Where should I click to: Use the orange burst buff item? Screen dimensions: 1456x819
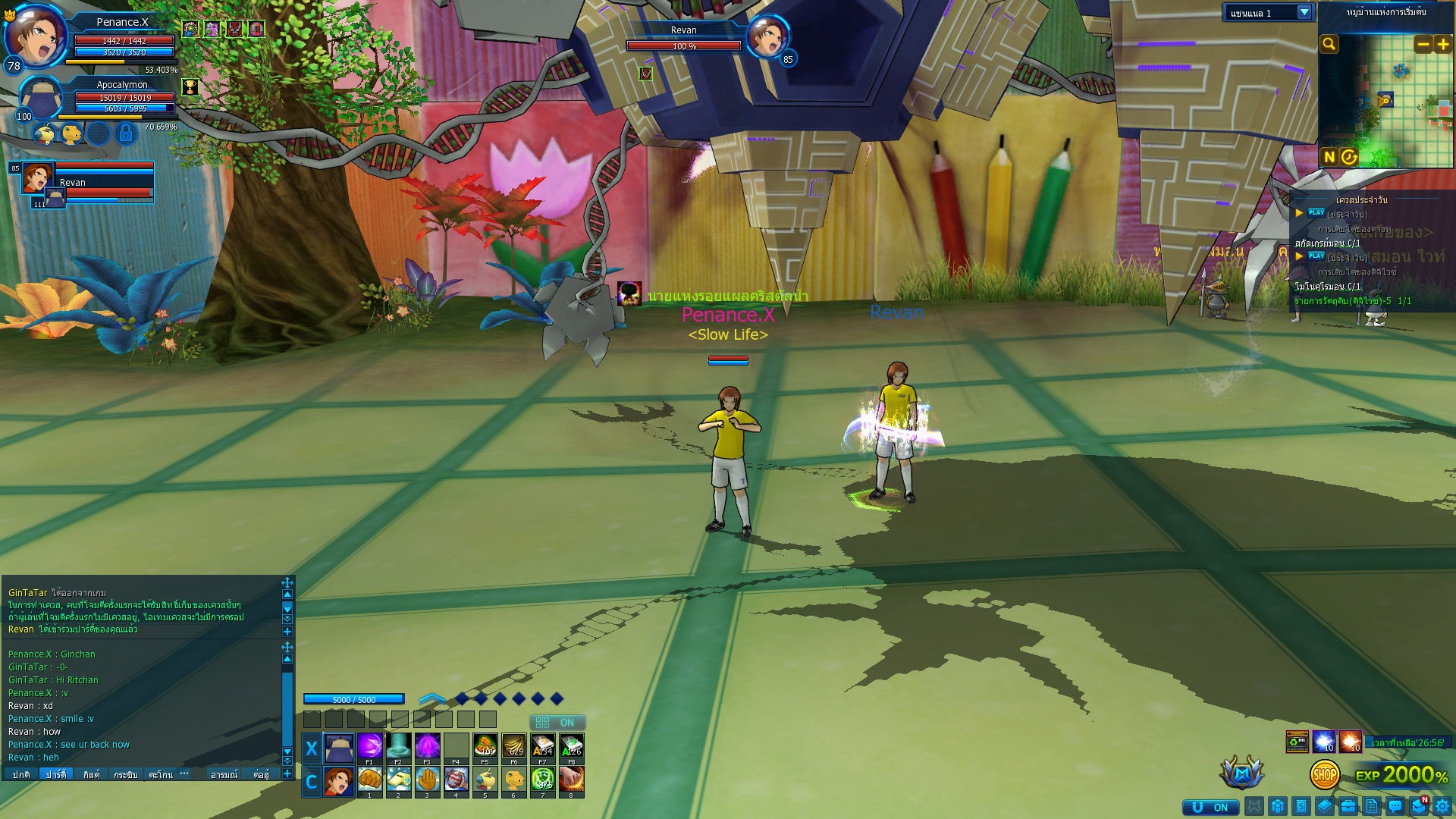coord(1351,741)
